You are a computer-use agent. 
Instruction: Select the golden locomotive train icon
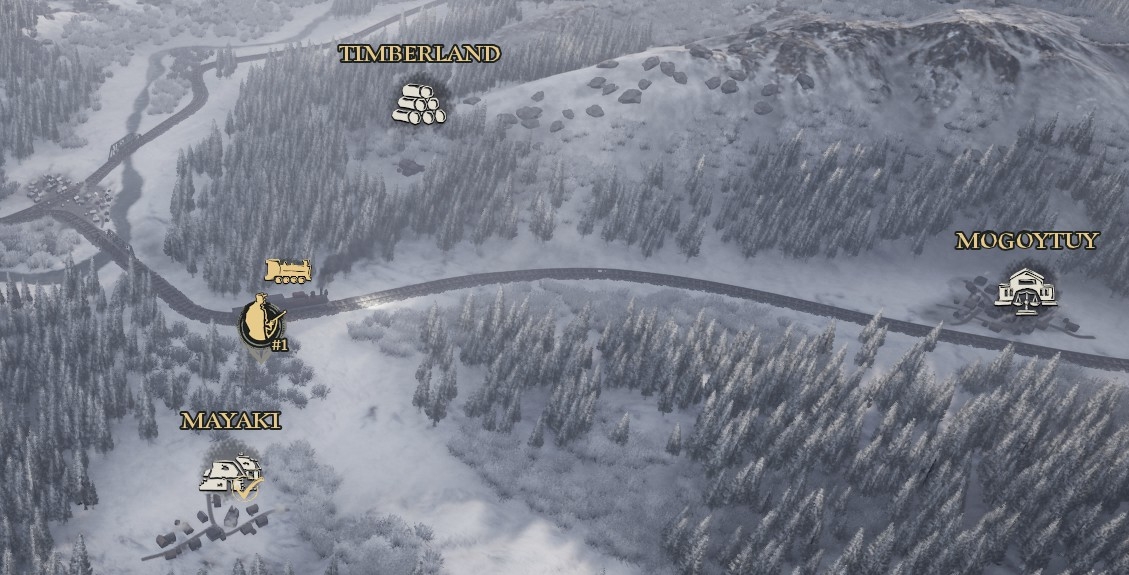pyautogui.click(x=287, y=270)
